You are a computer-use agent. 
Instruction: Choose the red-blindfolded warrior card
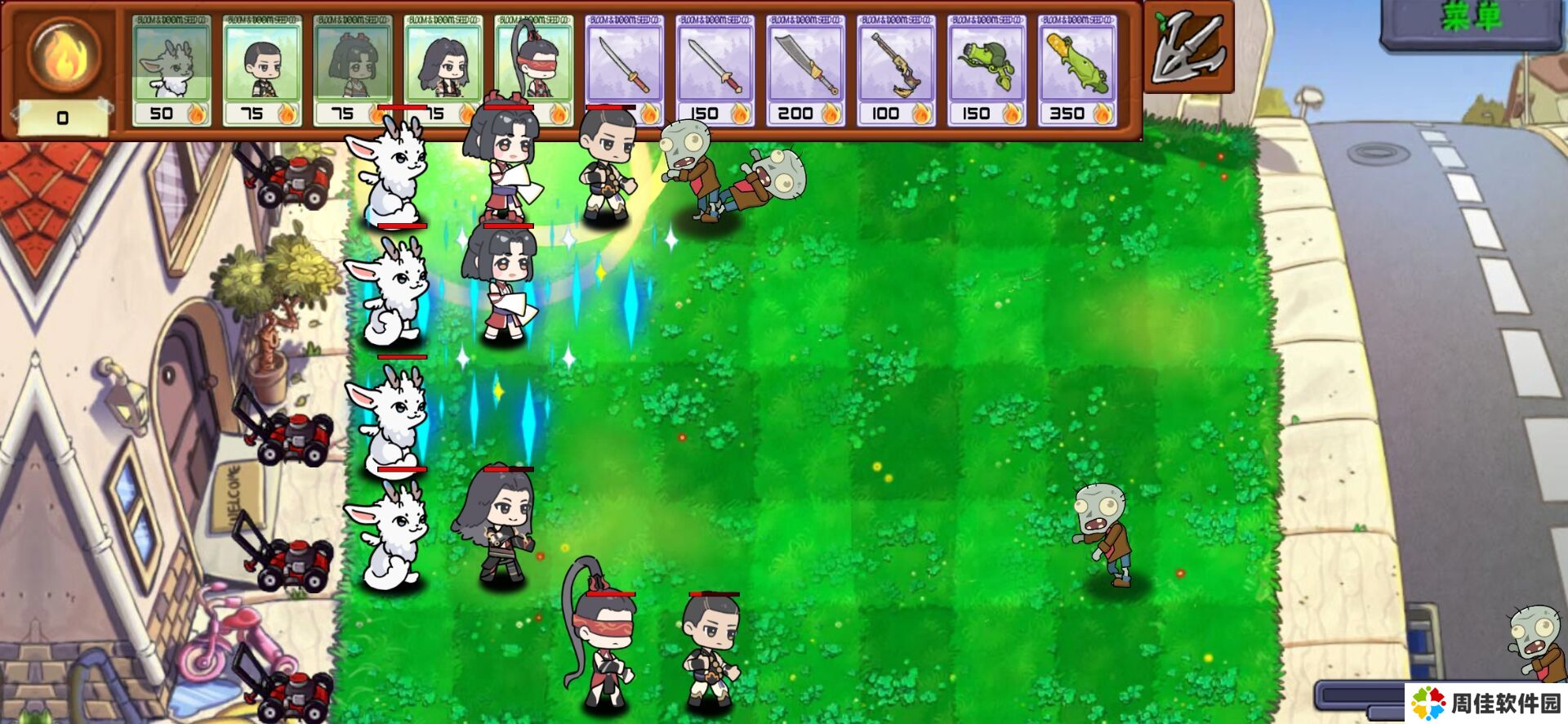point(534,71)
